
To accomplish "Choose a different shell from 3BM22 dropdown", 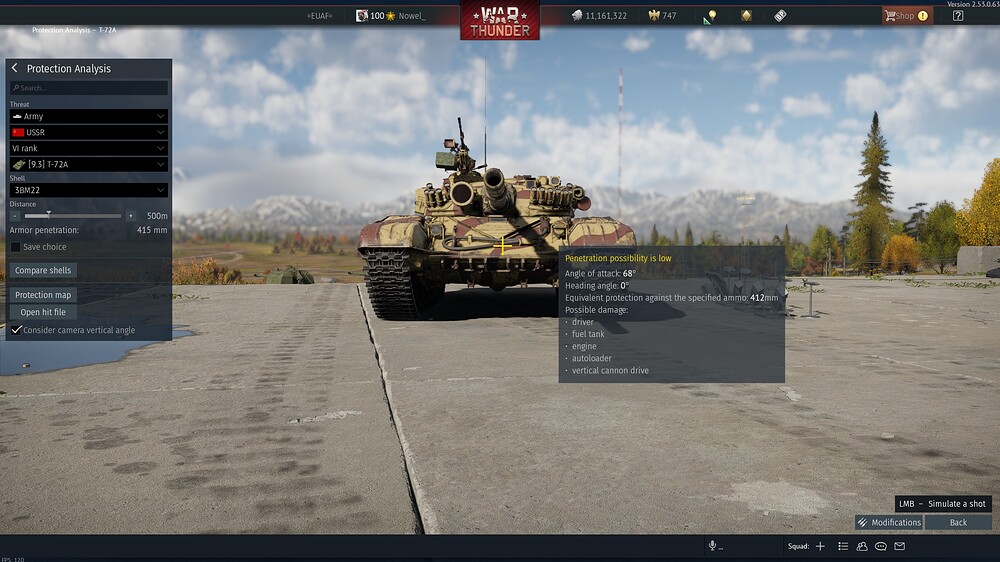I will [88, 190].
